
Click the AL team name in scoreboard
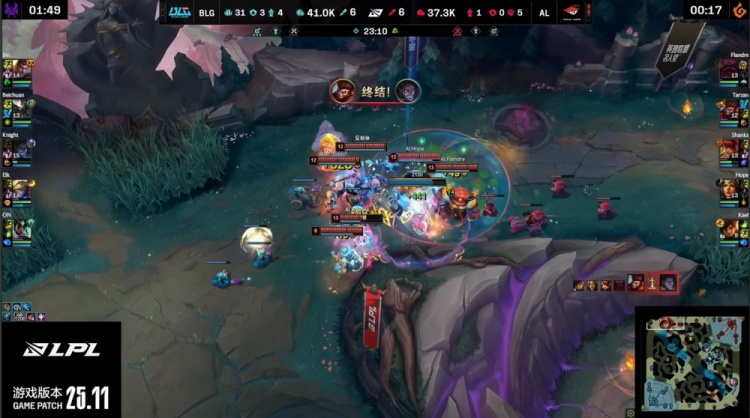(544, 12)
